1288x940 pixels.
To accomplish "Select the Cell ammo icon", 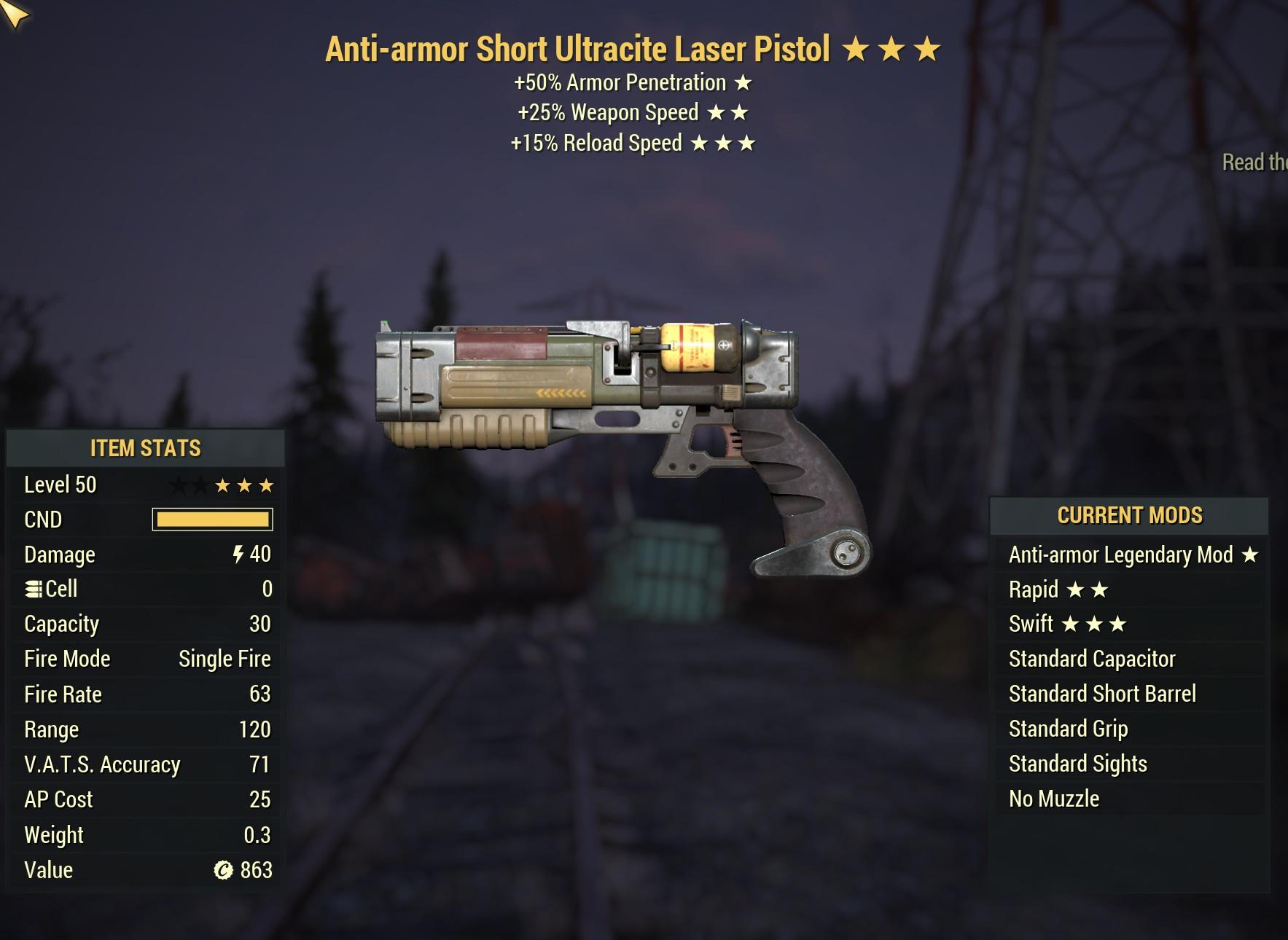I will tap(32, 588).
